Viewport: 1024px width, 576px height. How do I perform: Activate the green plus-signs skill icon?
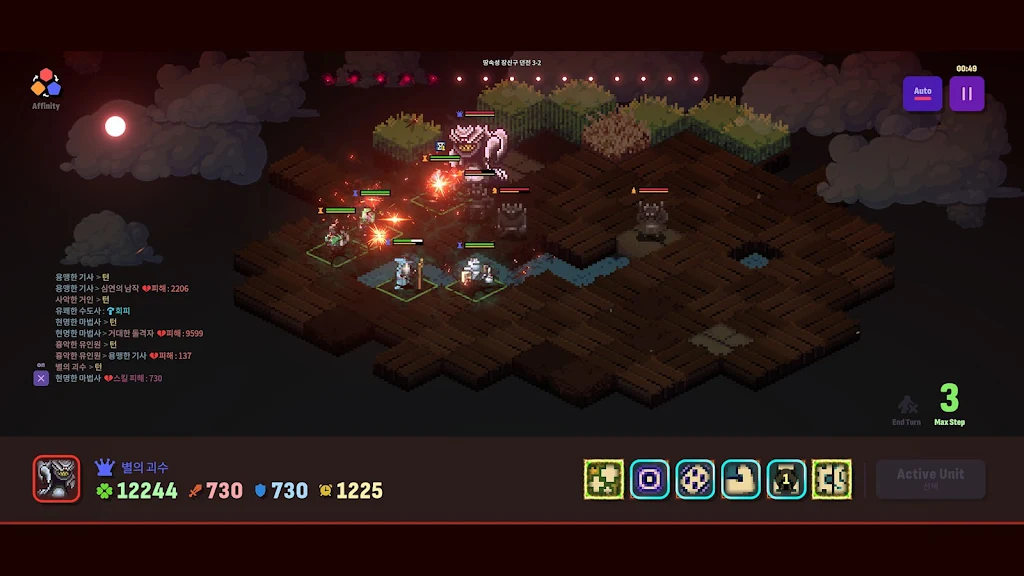point(604,480)
